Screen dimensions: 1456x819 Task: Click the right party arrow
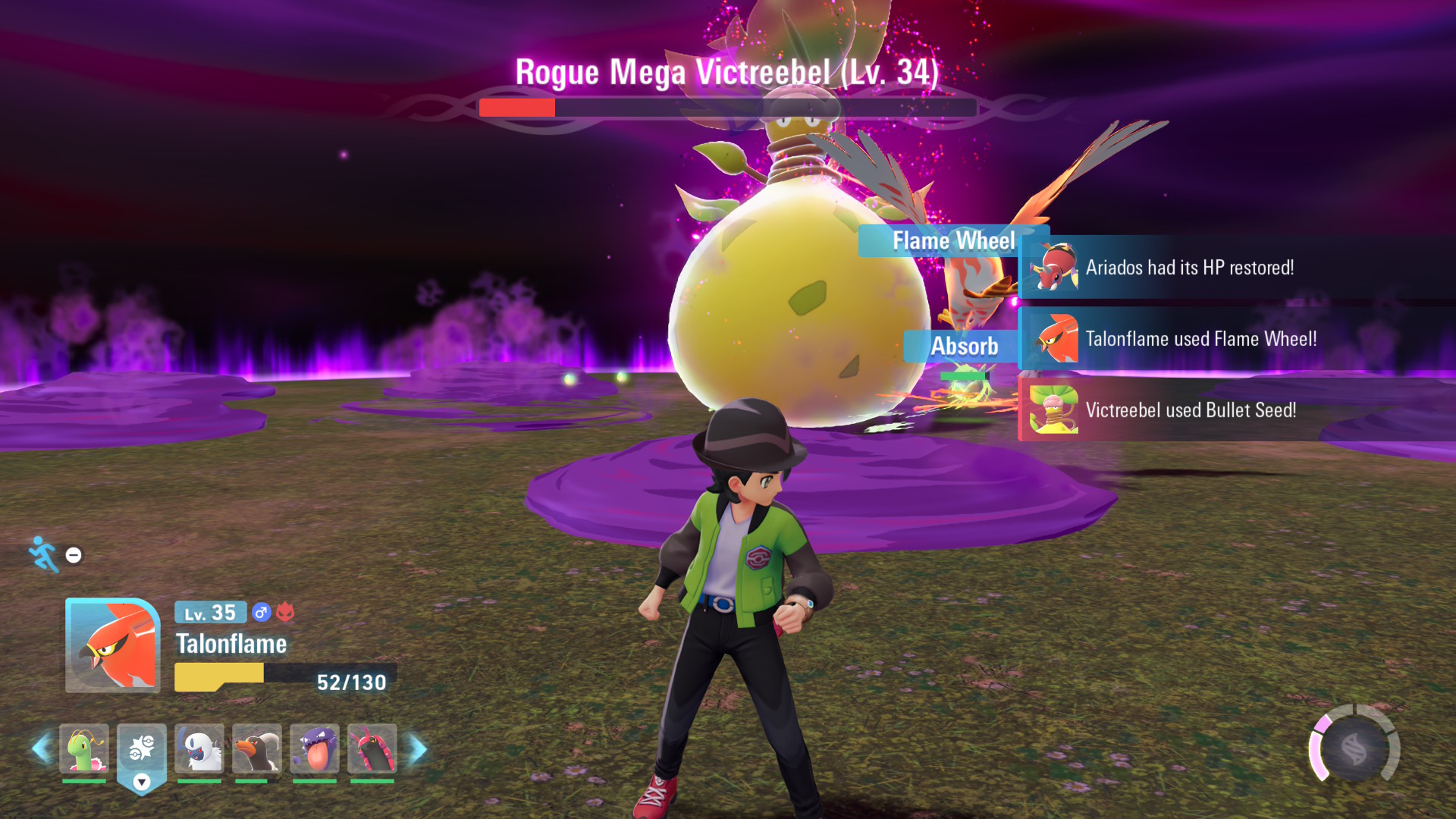(418, 748)
